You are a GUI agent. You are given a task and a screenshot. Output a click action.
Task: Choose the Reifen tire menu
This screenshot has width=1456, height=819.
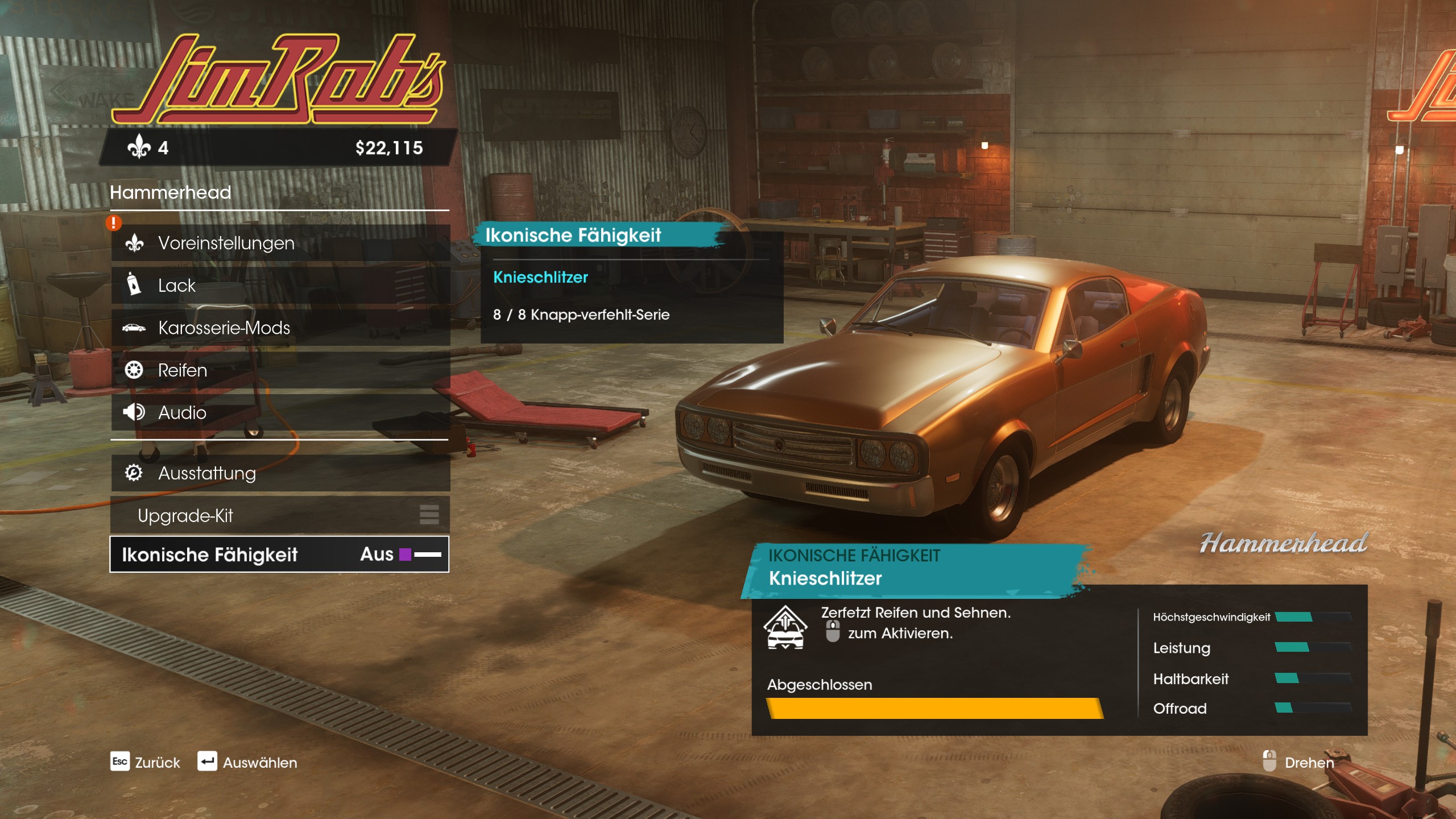(x=280, y=370)
